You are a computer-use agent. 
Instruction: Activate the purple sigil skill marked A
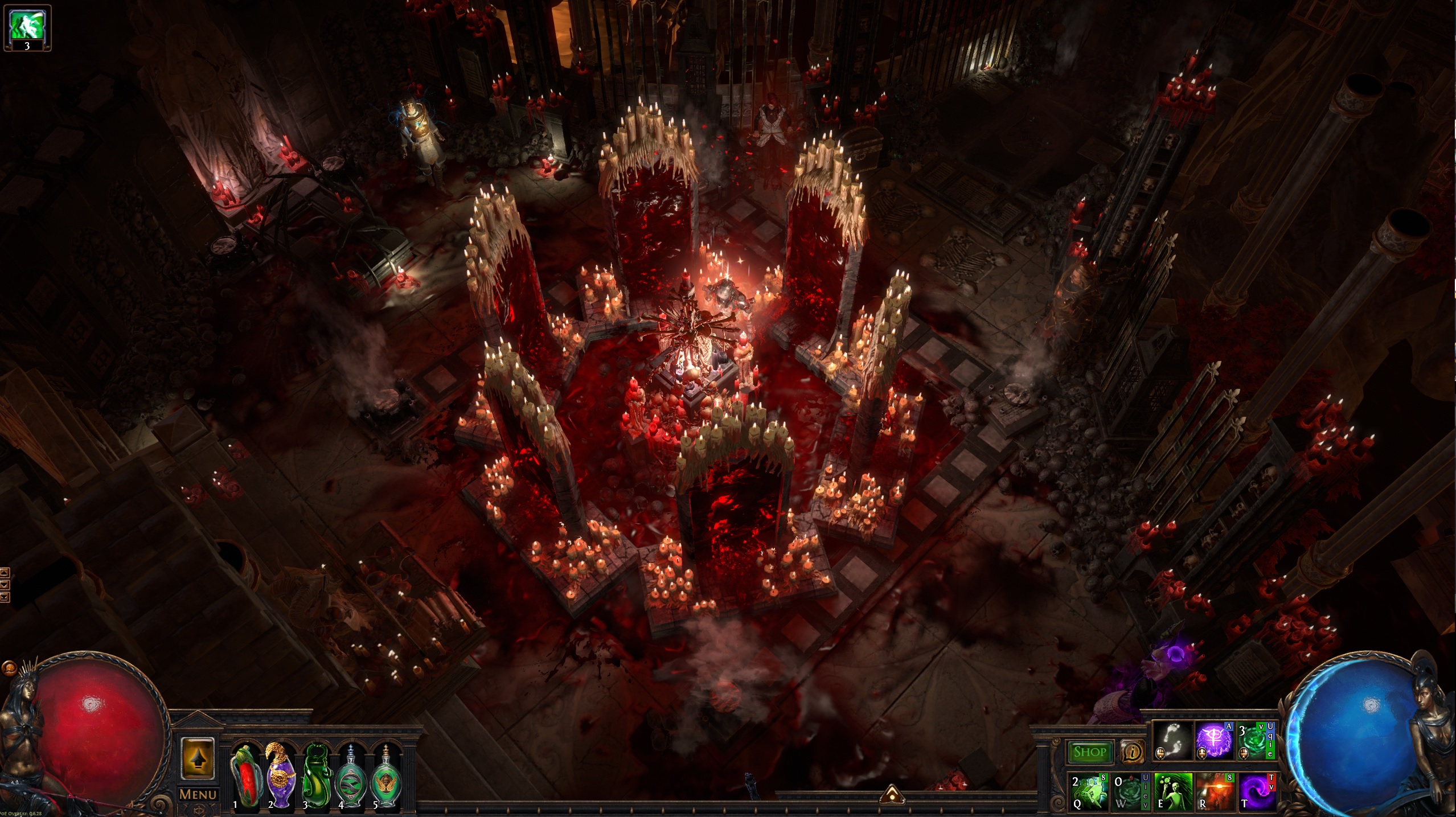(1214, 741)
